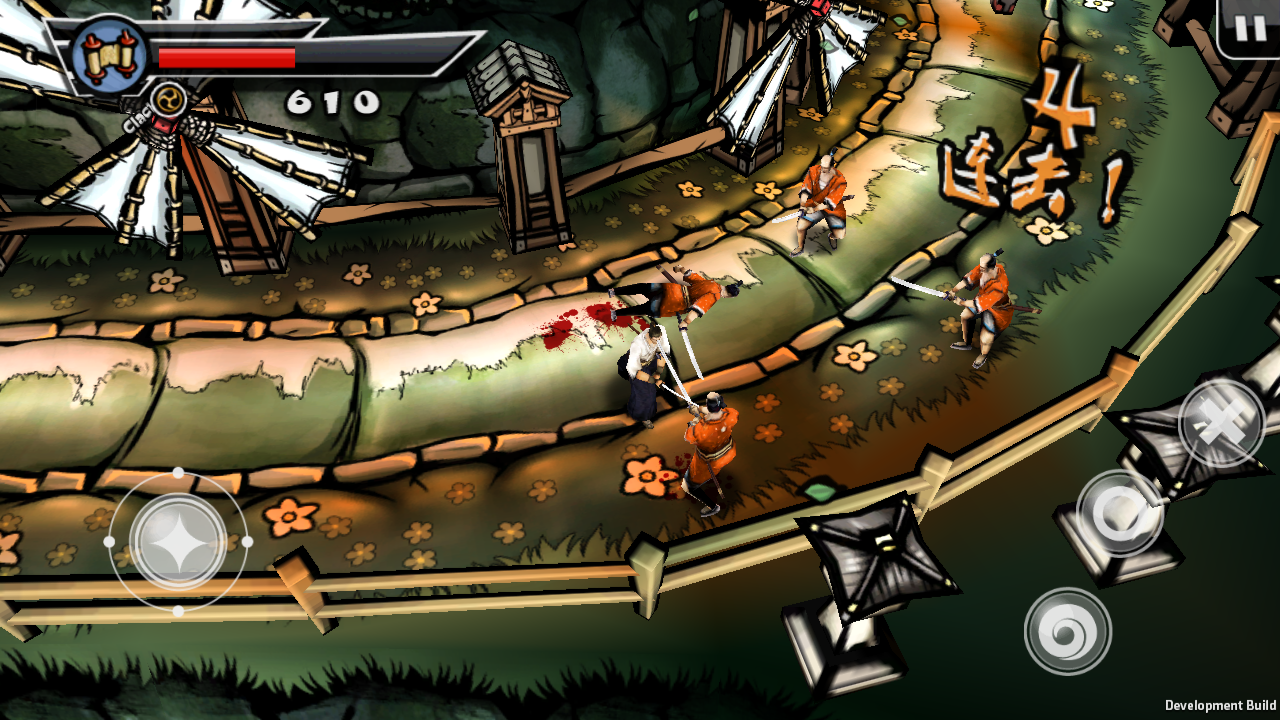Open the scroll icon beside the health bar
The image size is (1280, 720).
coord(109,56)
